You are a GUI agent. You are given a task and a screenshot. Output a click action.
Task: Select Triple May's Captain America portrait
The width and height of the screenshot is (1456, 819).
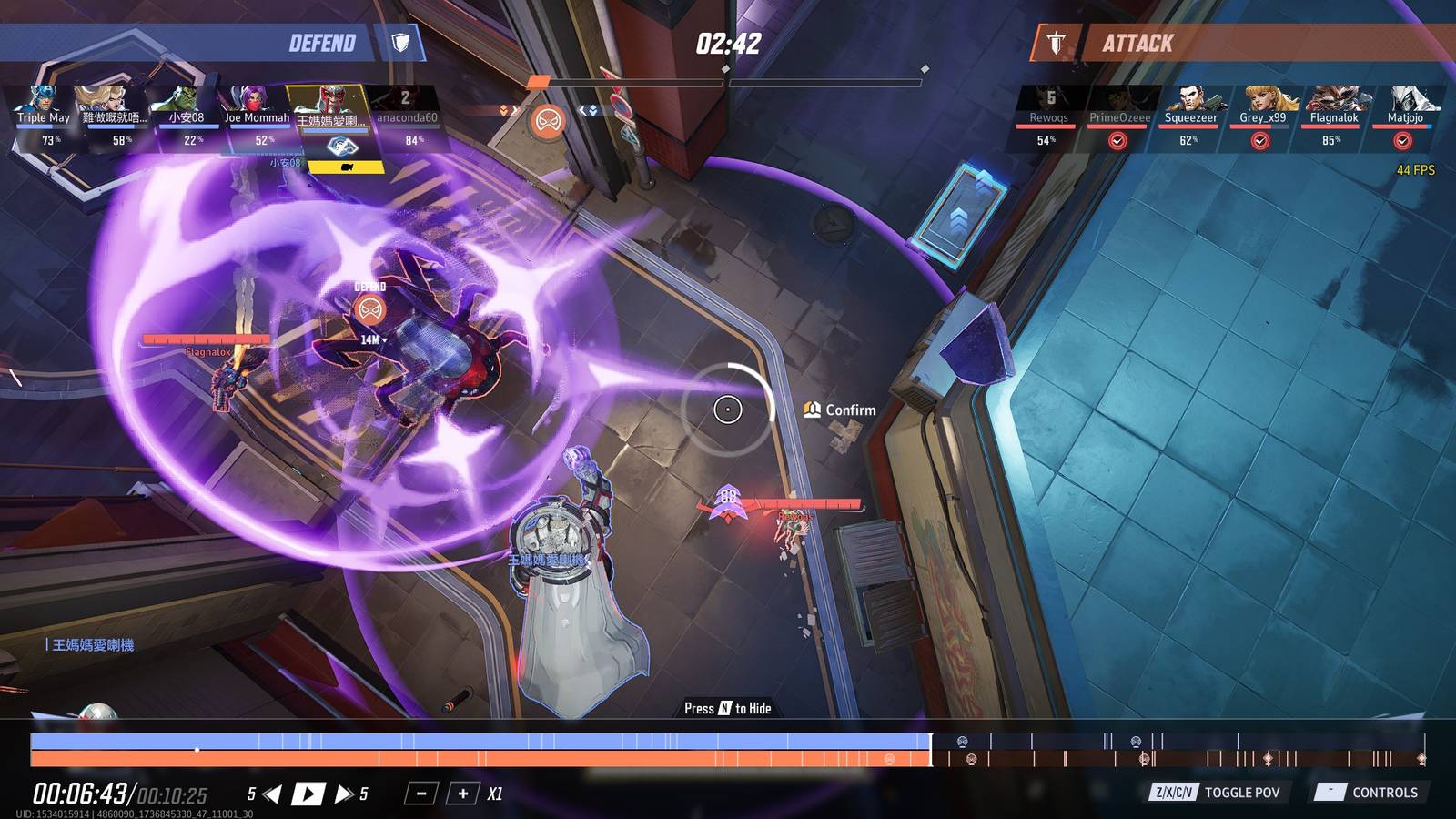[43, 106]
